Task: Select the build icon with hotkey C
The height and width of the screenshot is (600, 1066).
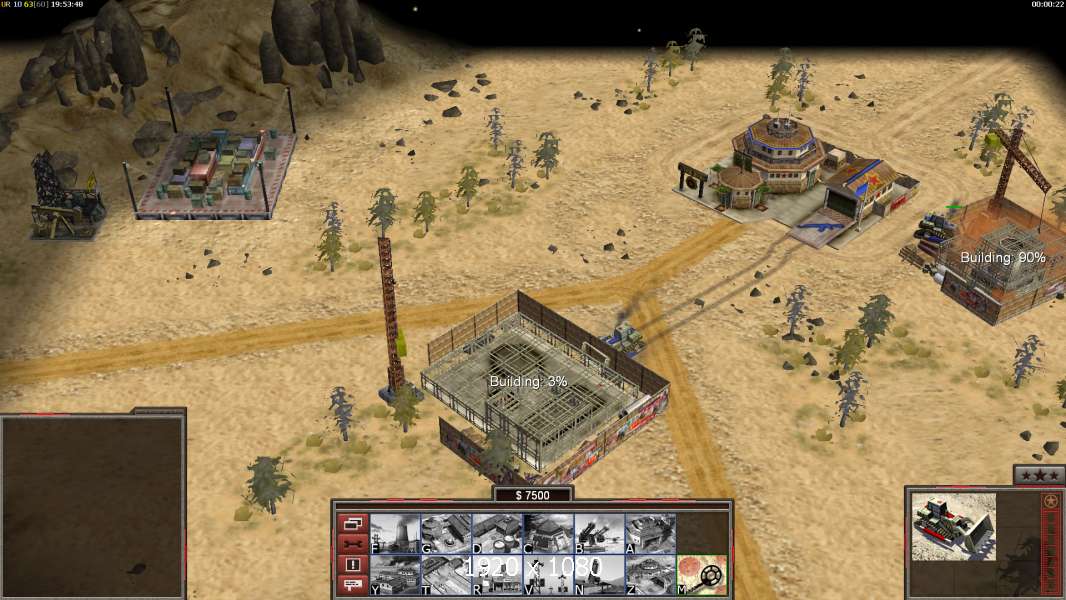Action: (548, 533)
